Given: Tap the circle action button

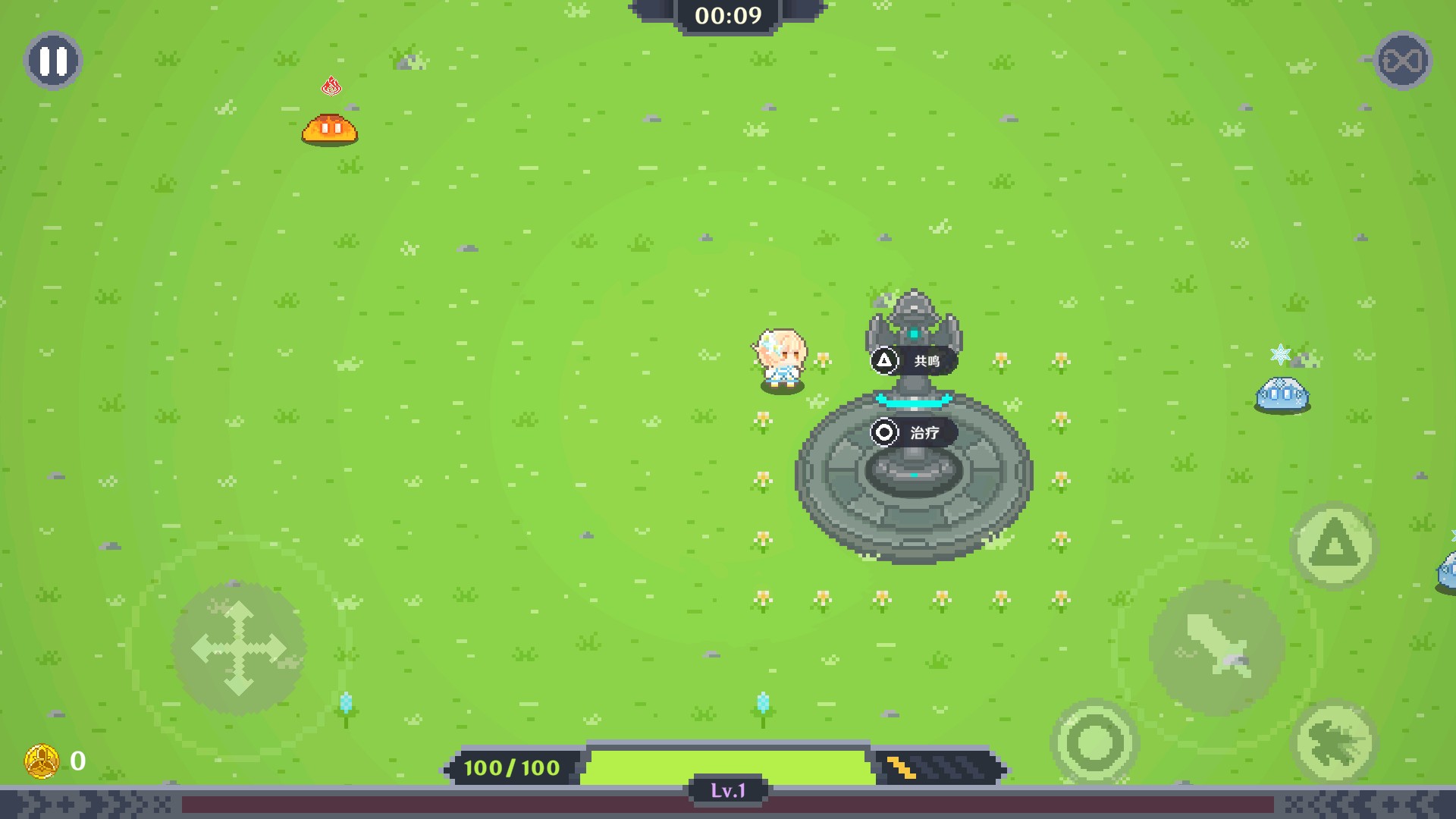Looking at the screenshot, I should [x=1094, y=742].
